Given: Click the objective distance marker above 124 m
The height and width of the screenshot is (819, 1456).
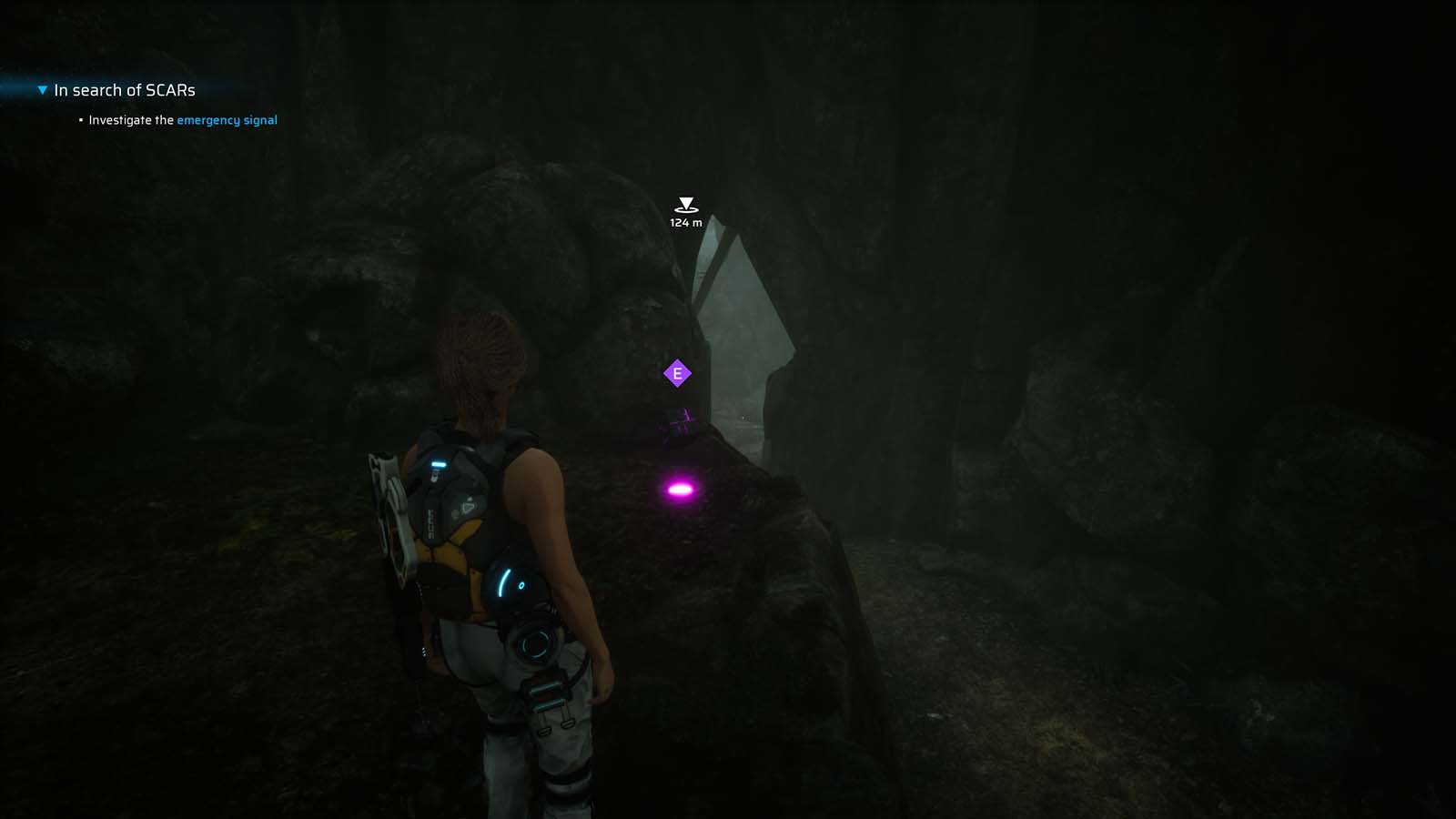Looking at the screenshot, I should coord(685,202).
